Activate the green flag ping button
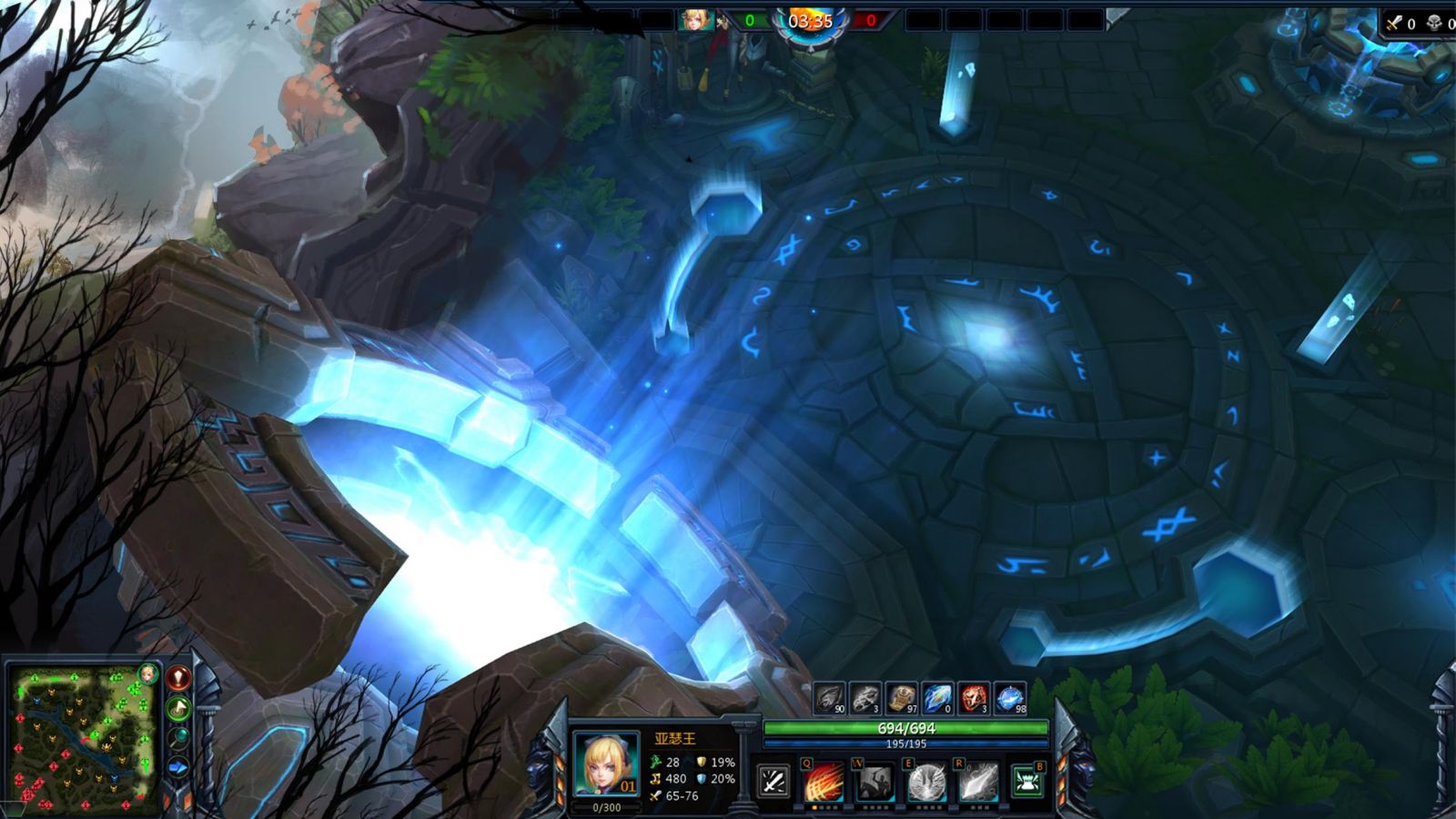Viewport: 1456px width, 819px height. (179, 707)
